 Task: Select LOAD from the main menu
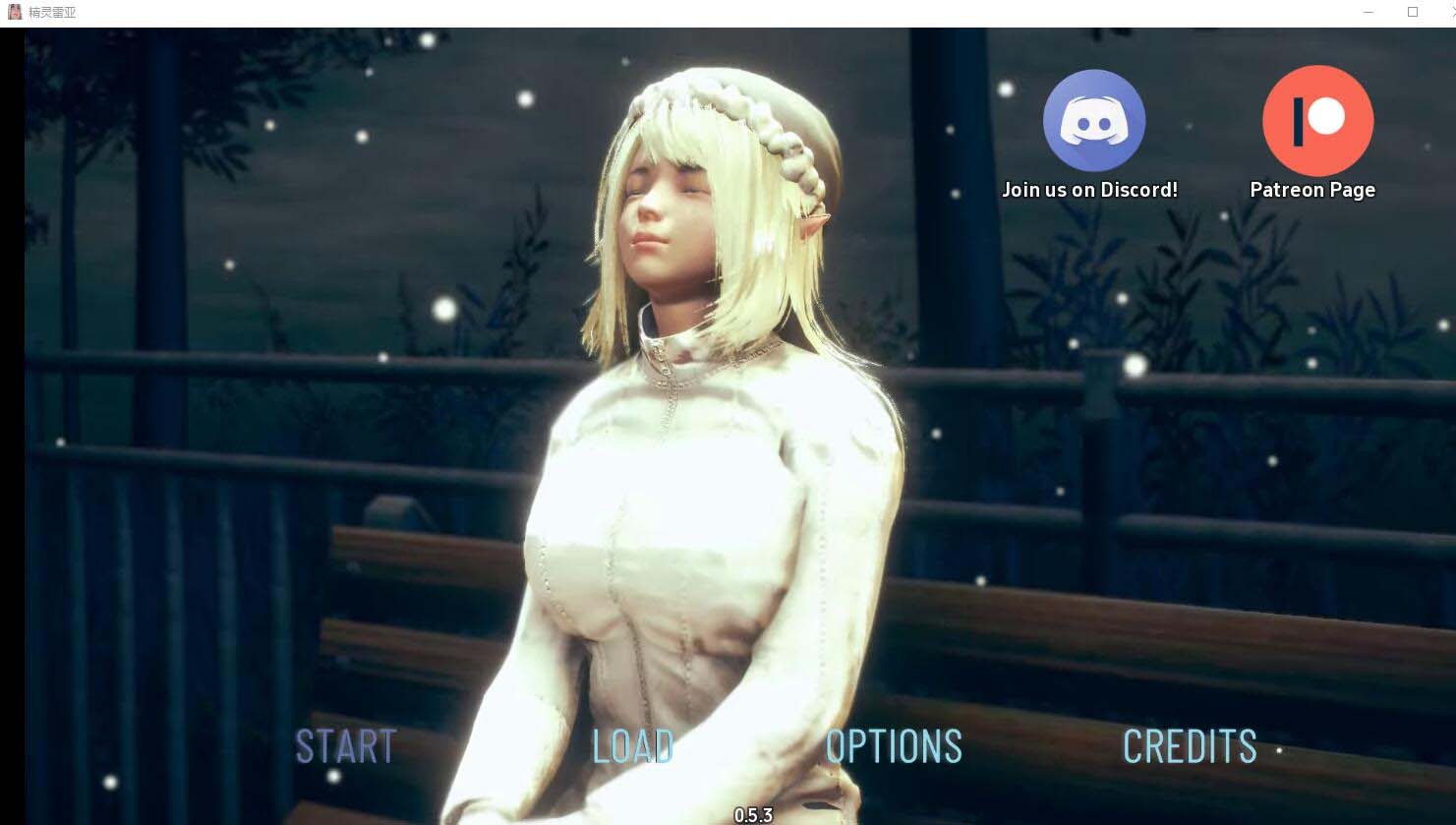632,747
